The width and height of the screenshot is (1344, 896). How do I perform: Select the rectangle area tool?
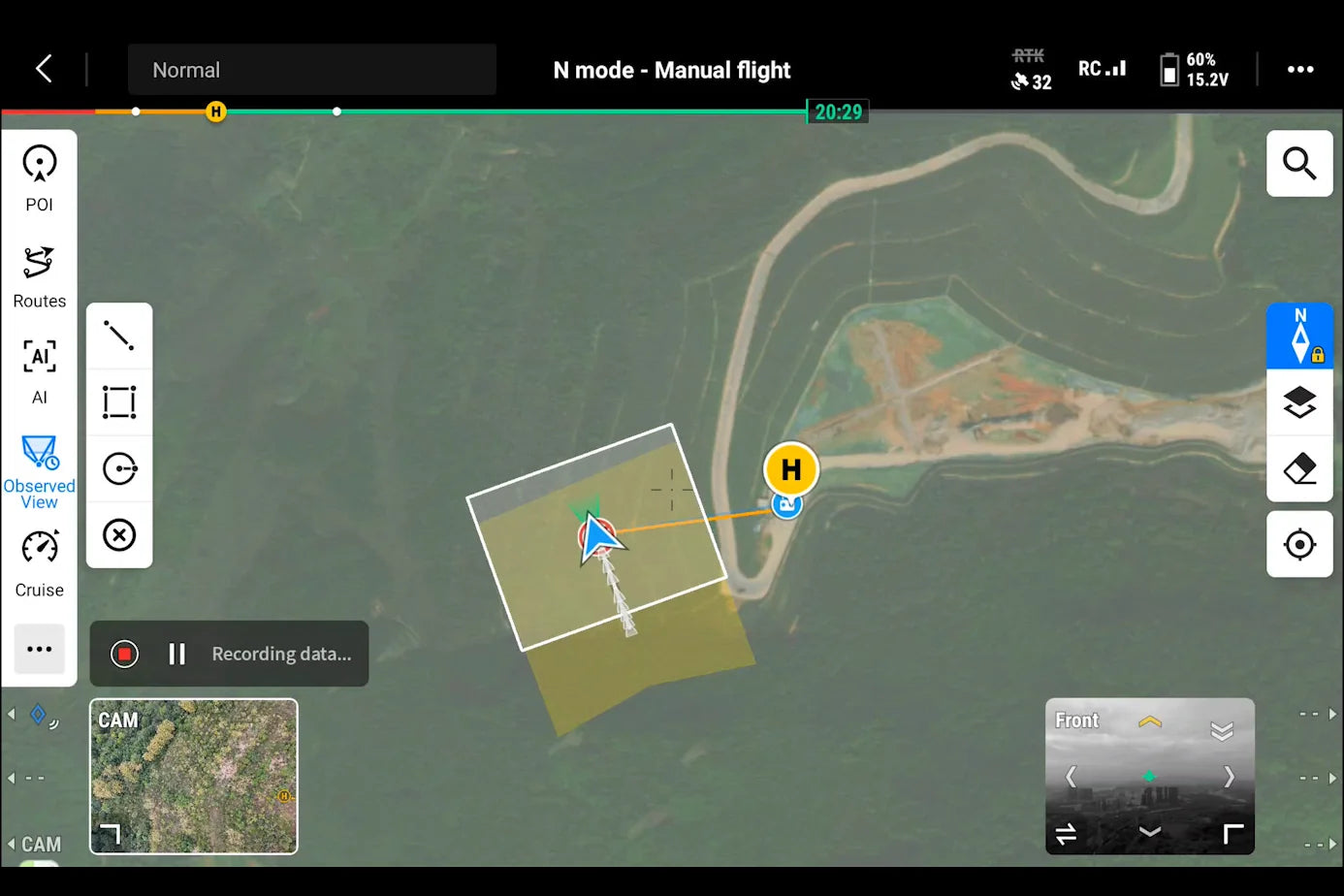pyautogui.click(x=119, y=401)
